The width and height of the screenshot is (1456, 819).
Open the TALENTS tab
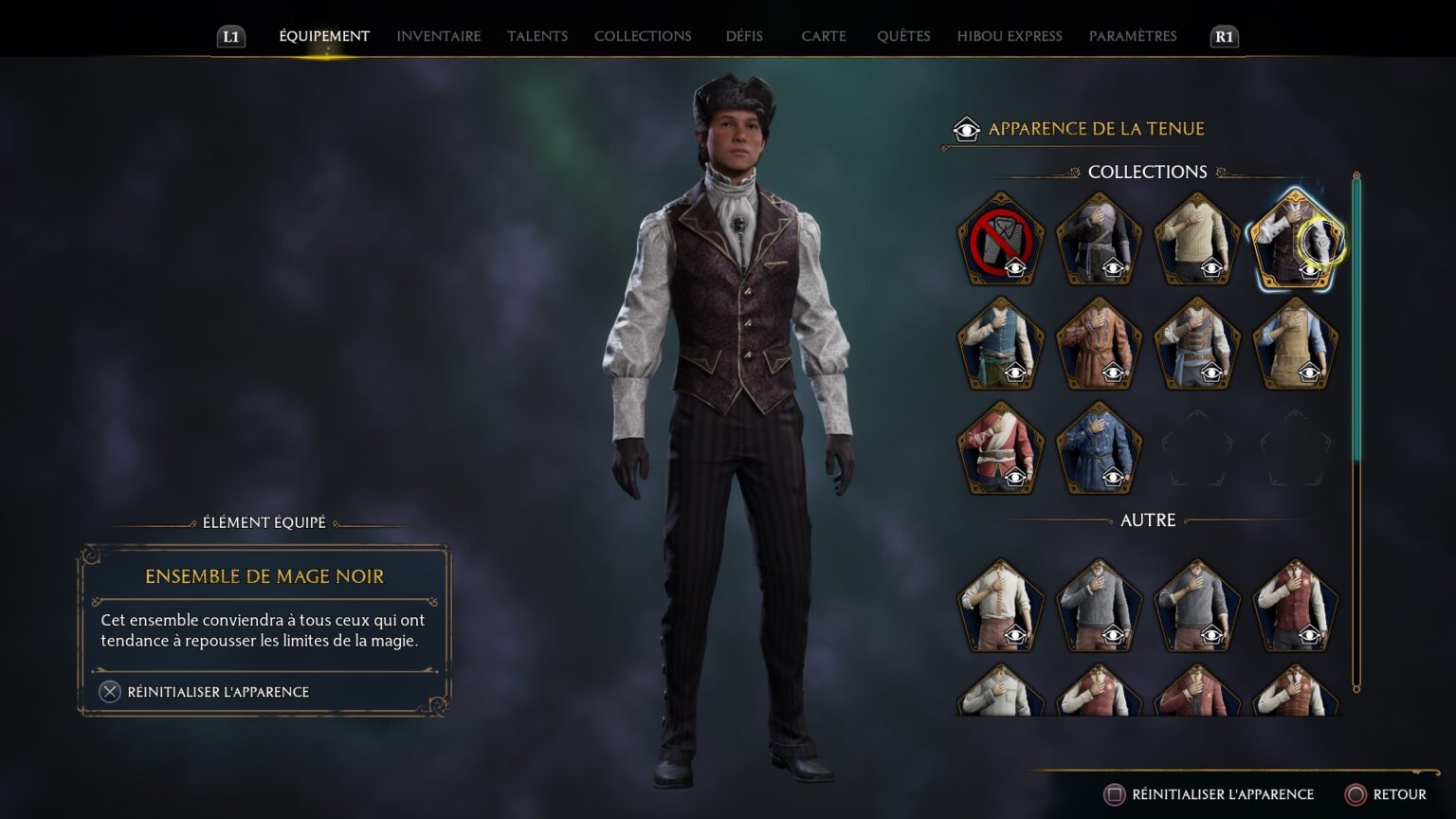[537, 36]
